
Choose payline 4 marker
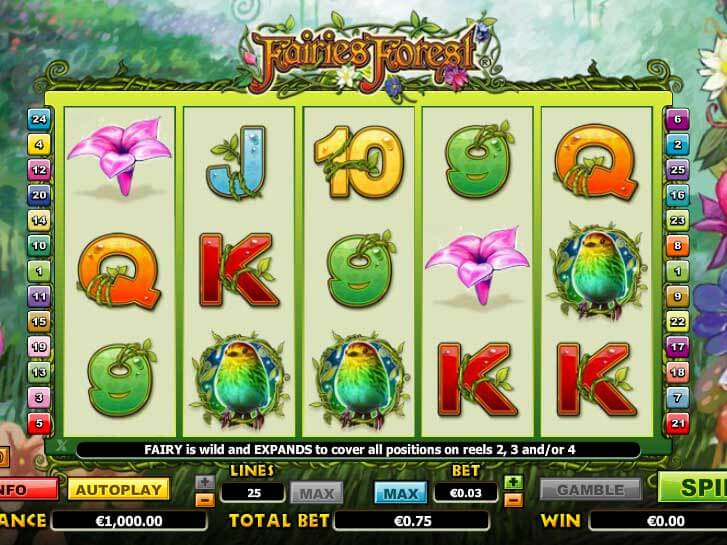coord(40,144)
